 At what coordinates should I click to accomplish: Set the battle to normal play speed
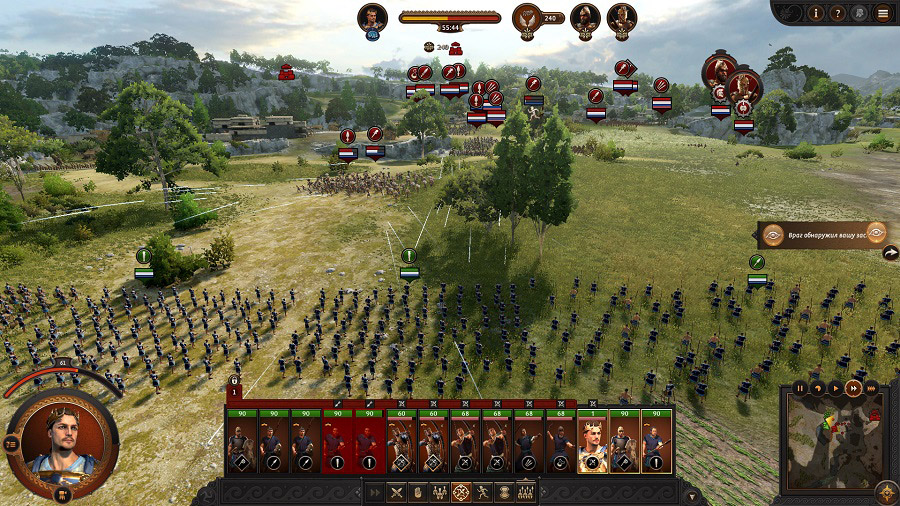click(x=835, y=387)
